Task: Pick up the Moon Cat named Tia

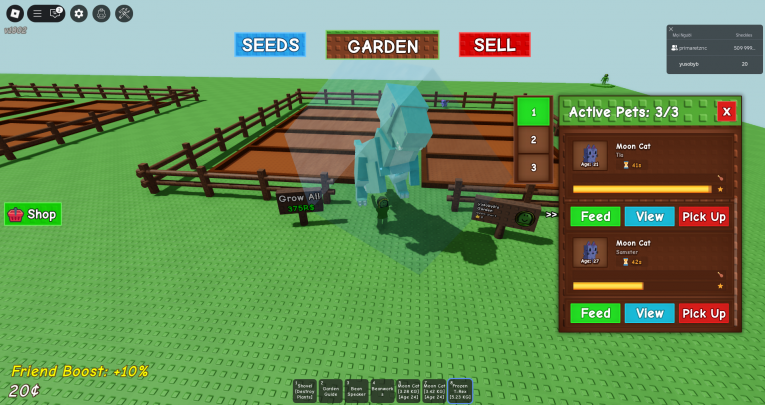Action: point(704,216)
